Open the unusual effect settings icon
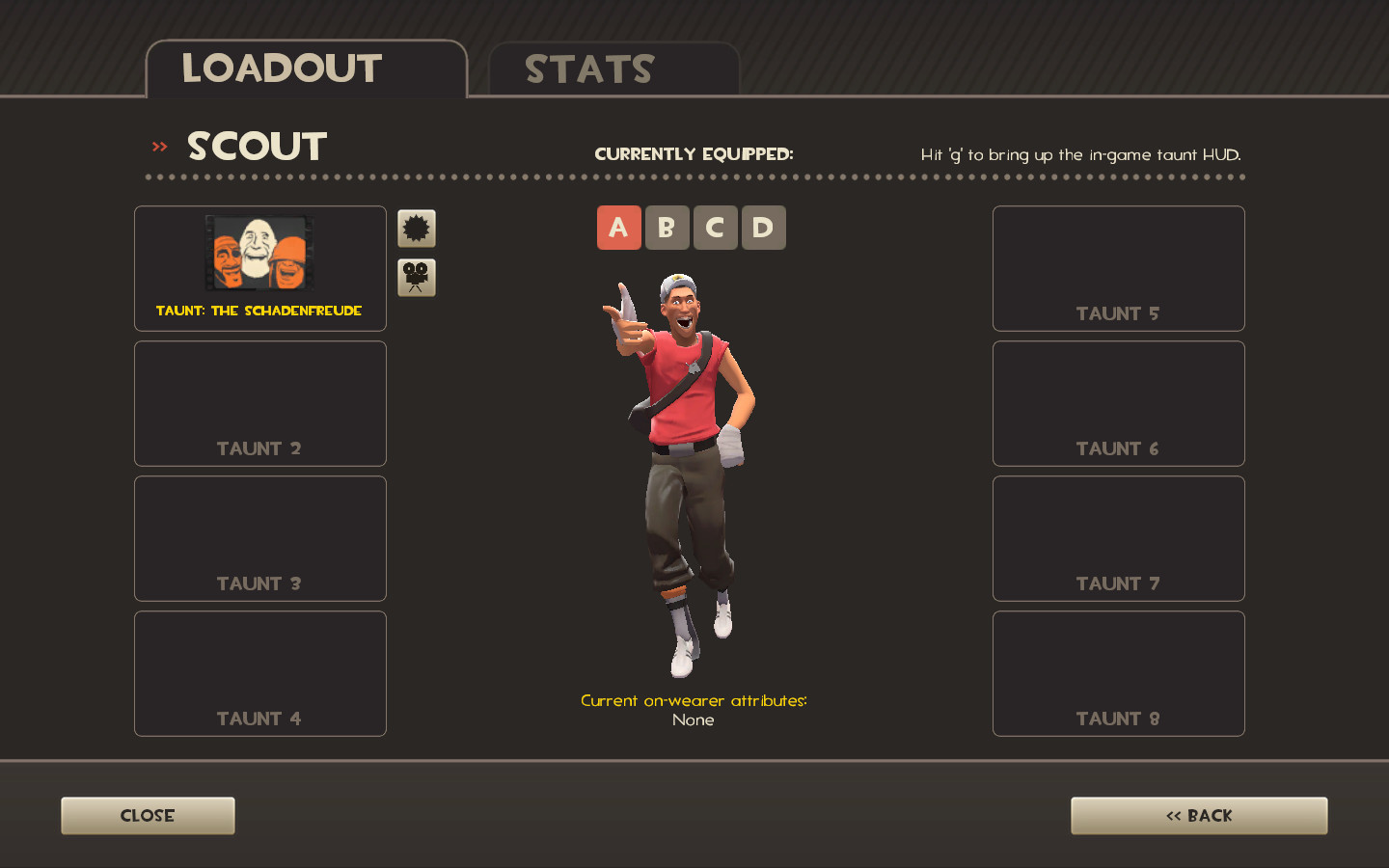This screenshot has width=1389, height=868. point(416,228)
